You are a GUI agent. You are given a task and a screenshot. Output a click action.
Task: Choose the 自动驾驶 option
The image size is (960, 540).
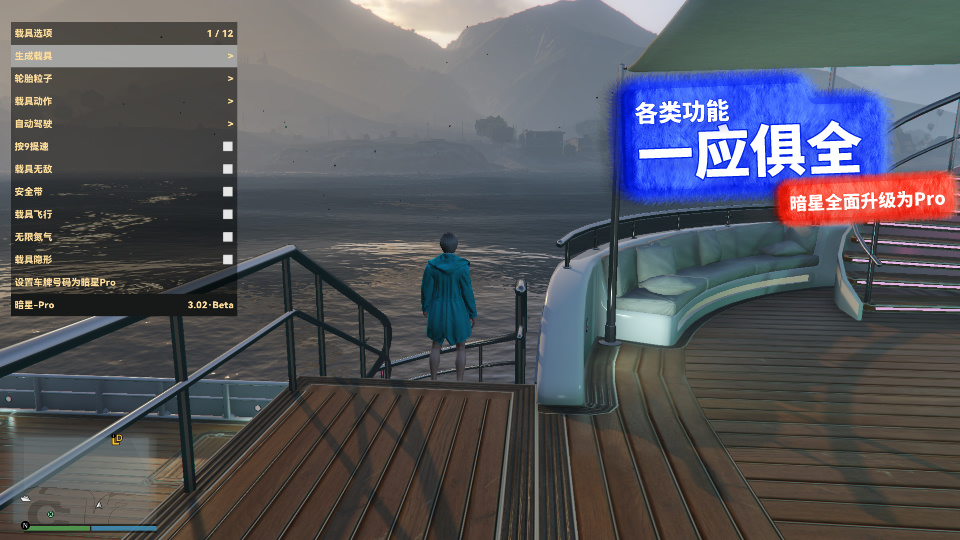pos(124,124)
